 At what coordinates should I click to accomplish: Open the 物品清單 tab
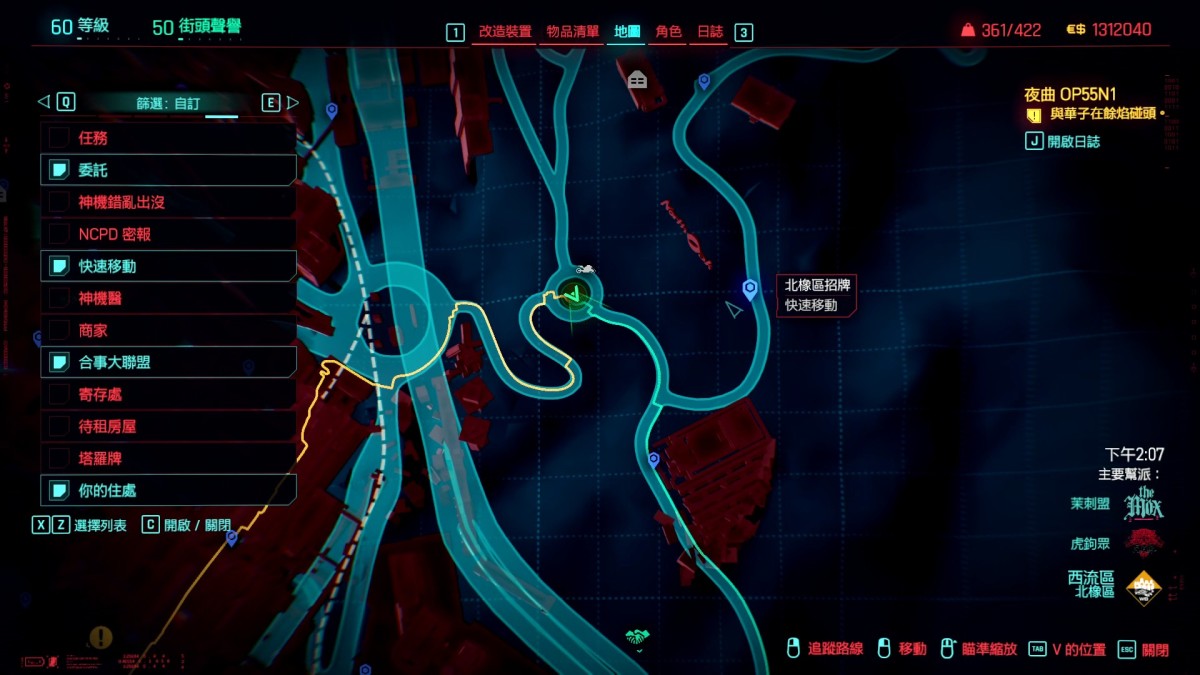[x=573, y=32]
